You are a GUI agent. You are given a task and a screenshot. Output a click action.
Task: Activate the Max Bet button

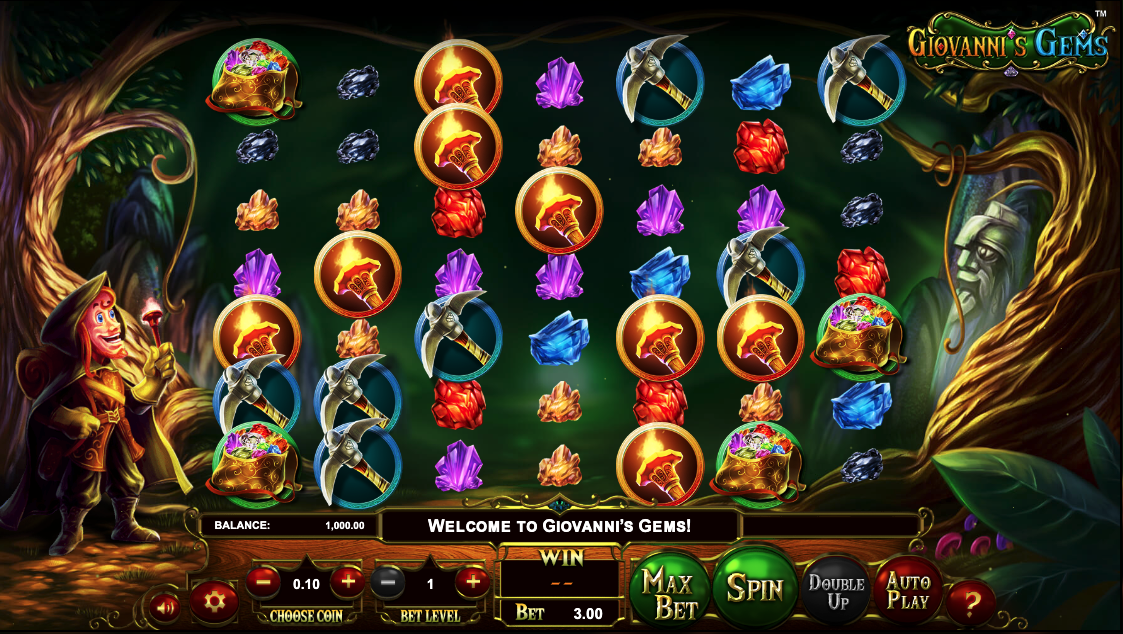tap(669, 592)
